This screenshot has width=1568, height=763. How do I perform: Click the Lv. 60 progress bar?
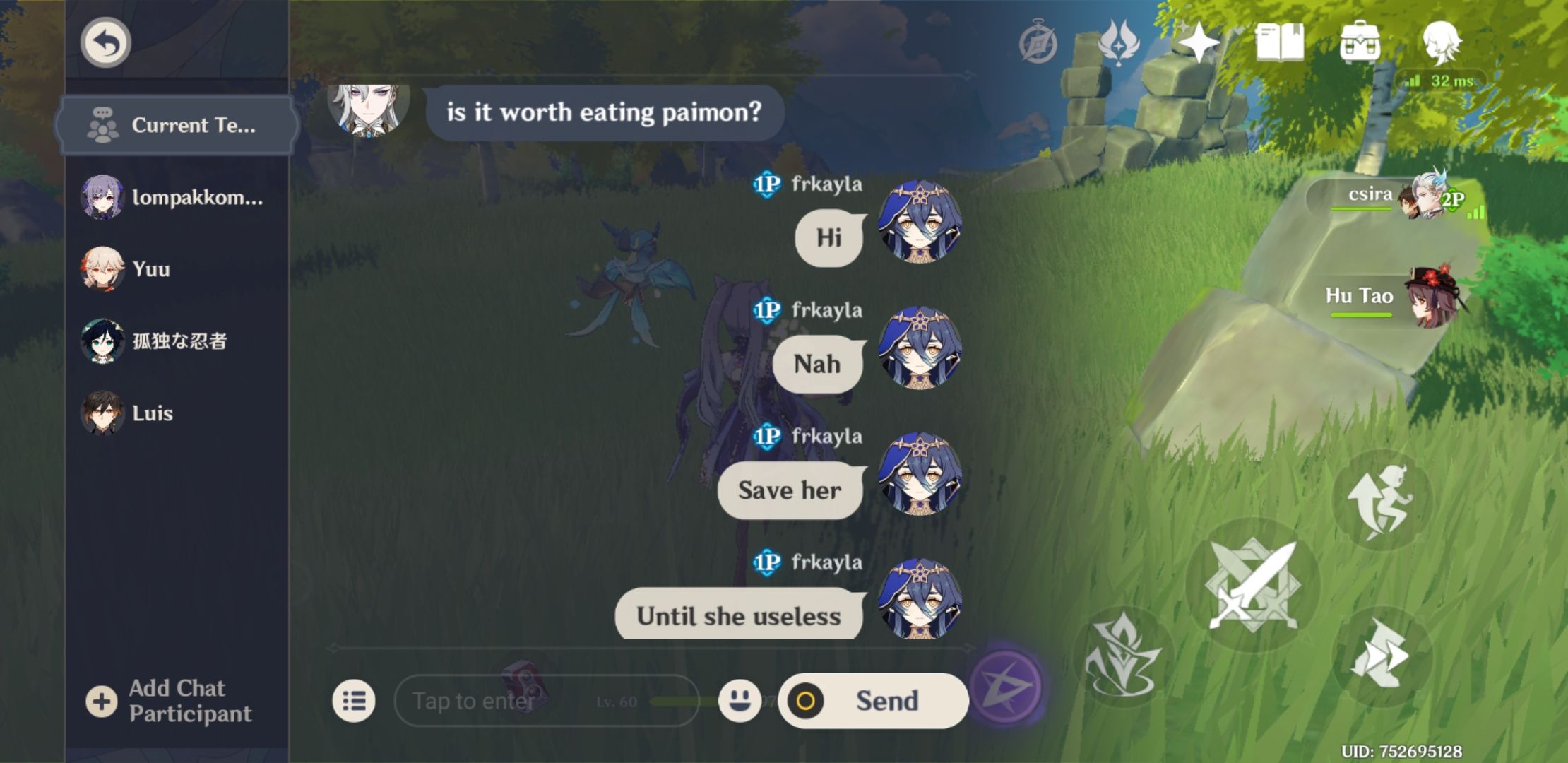click(x=664, y=701)
